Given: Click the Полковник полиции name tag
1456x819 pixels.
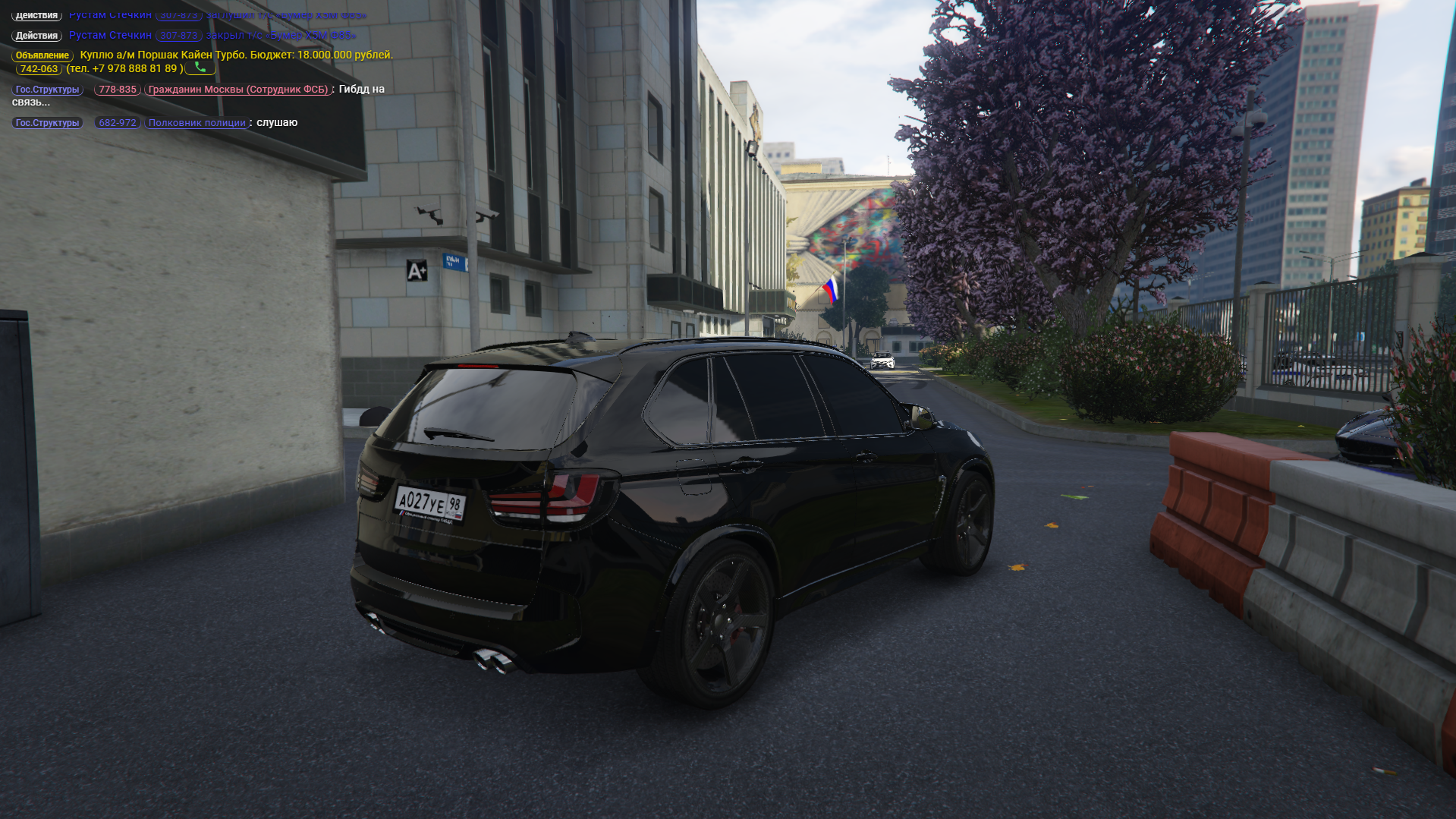Looking at the screenshot, I should (x=197, y=123).
